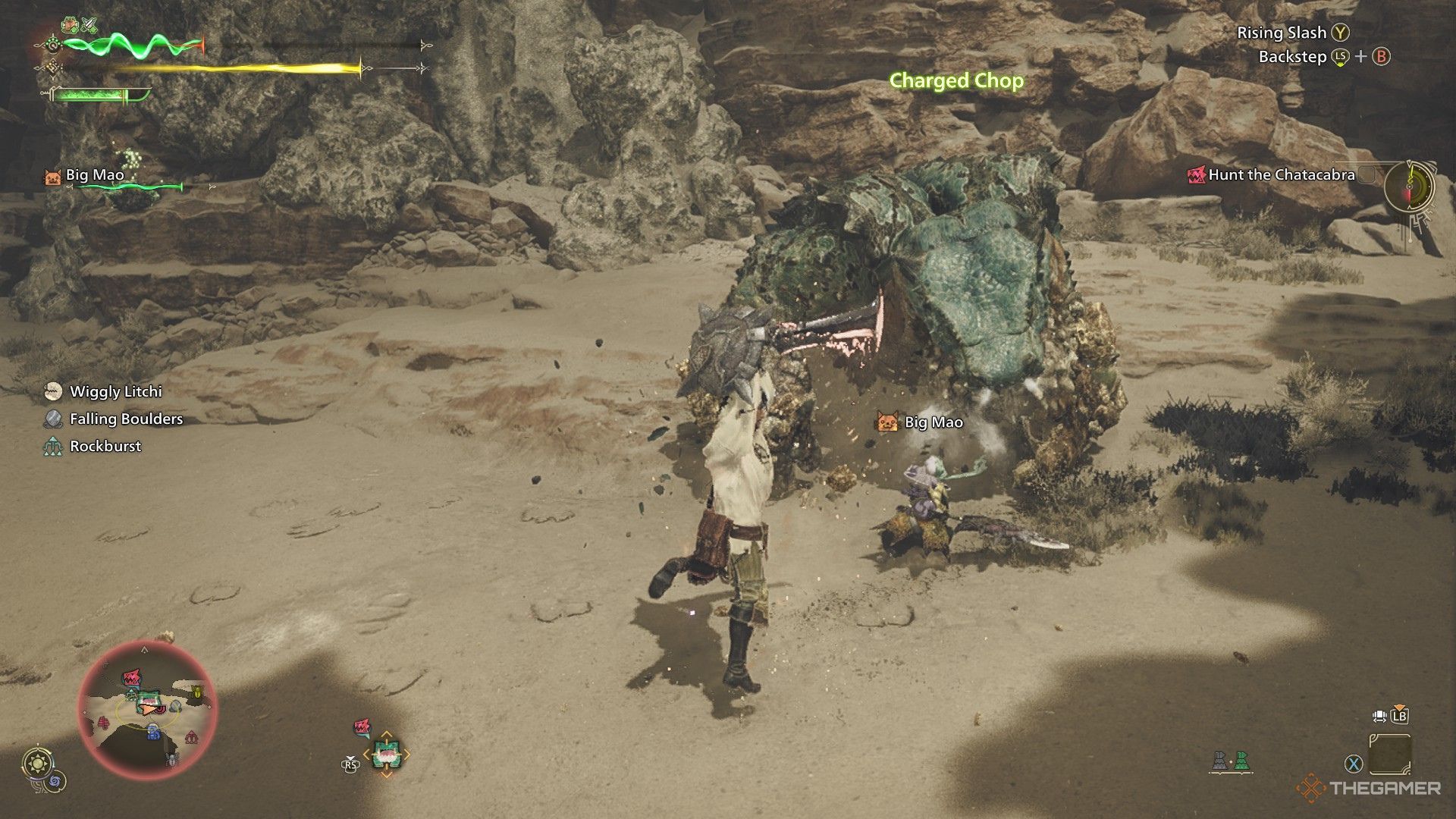Click the crossed-swords attack buff icon
1456x819 pixels.
(89, 25)
